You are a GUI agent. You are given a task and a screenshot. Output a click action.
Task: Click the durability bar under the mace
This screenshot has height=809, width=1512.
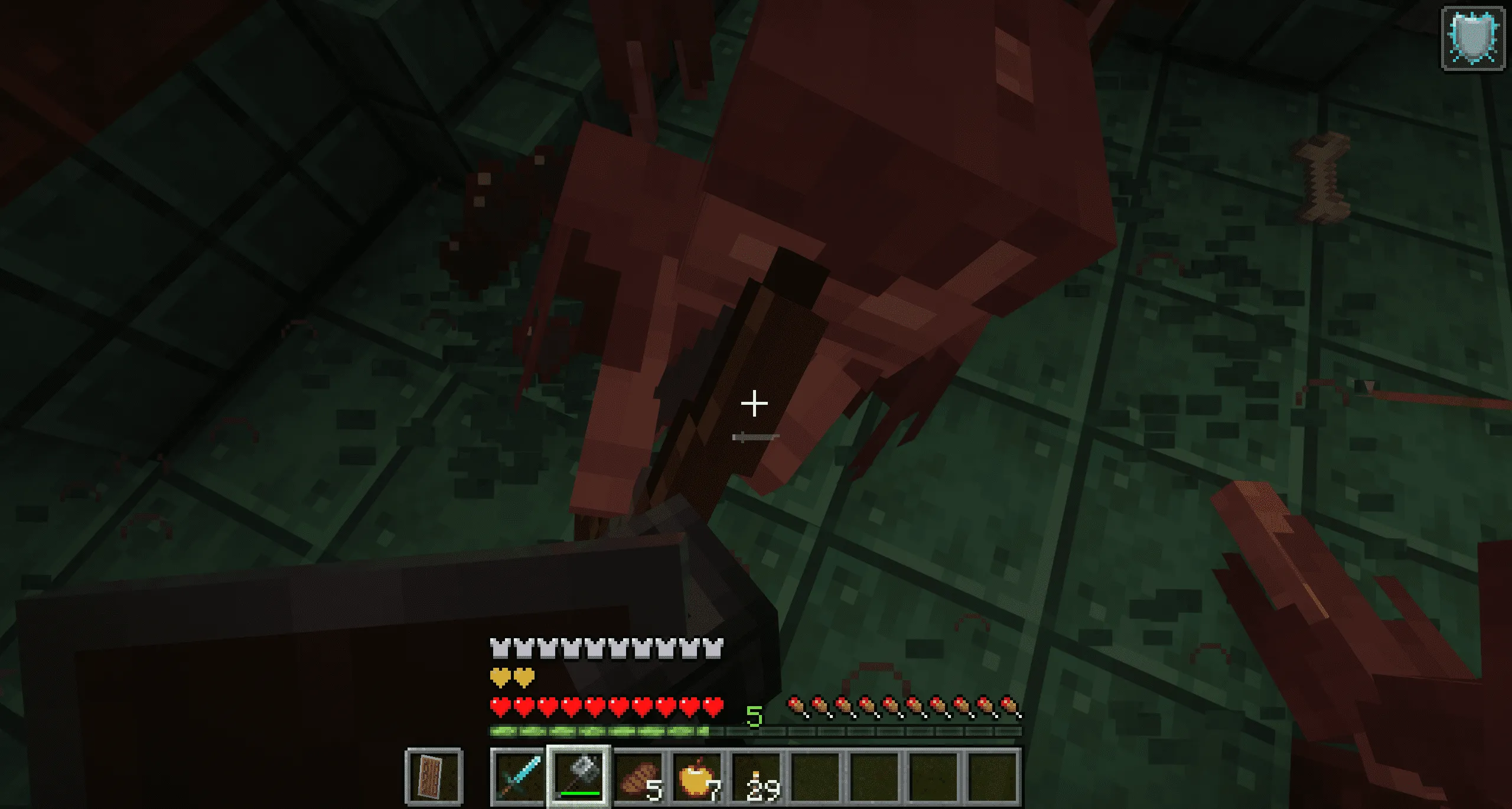580,793
